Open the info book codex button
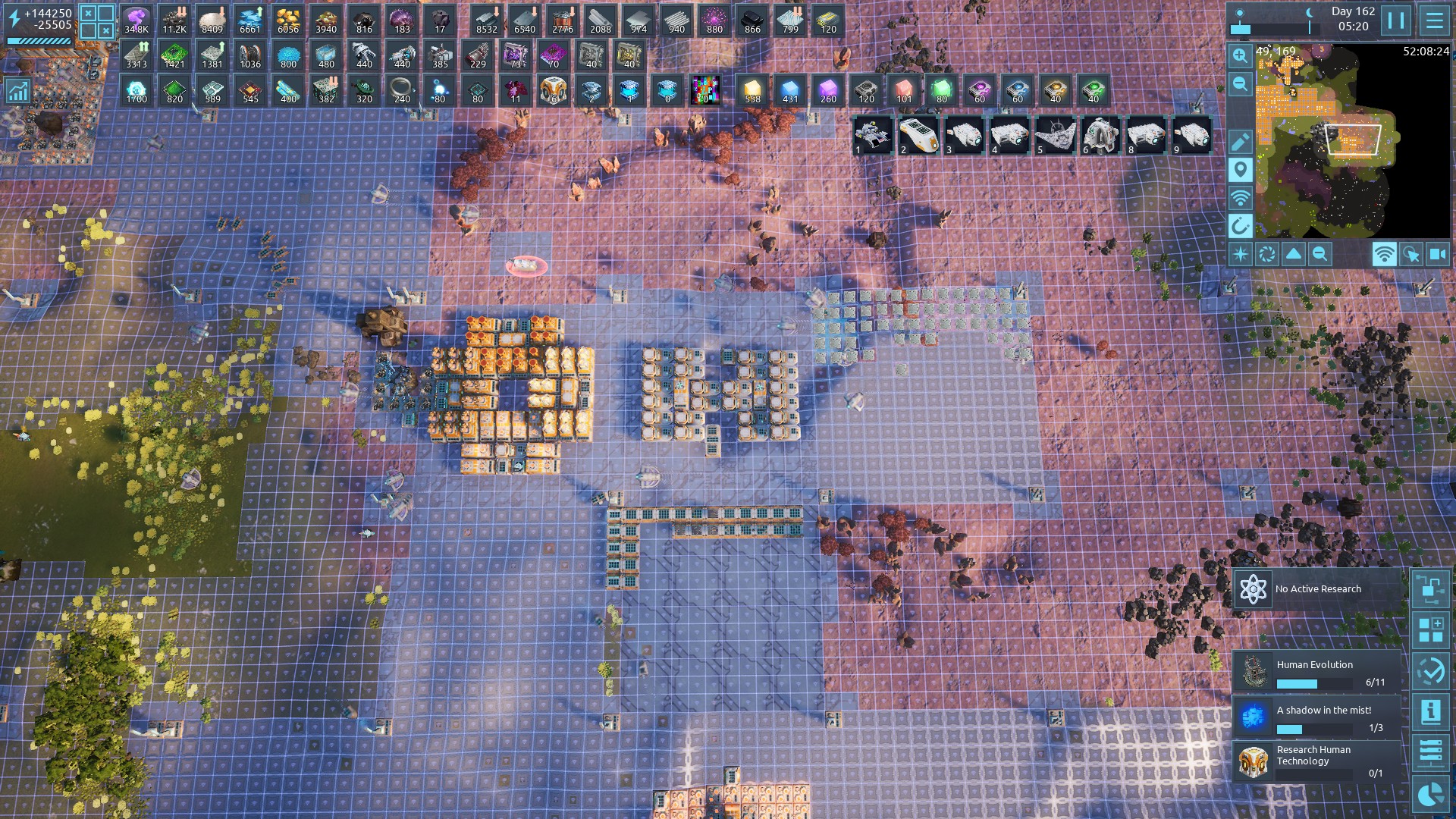1456x819 pixels. click(1430, 712)
